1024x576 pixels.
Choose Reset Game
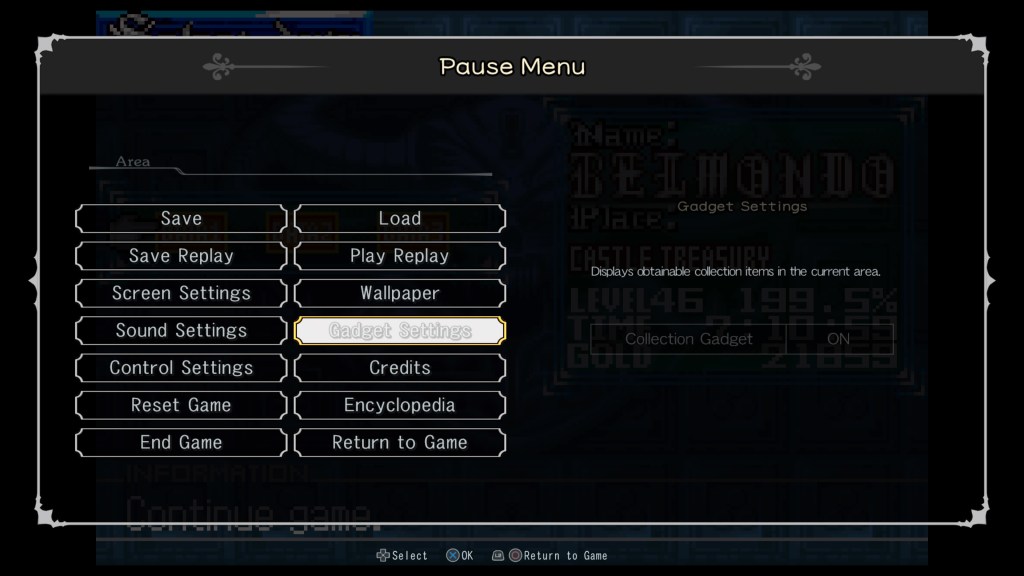pyautogui.click(x=181, y=405)
